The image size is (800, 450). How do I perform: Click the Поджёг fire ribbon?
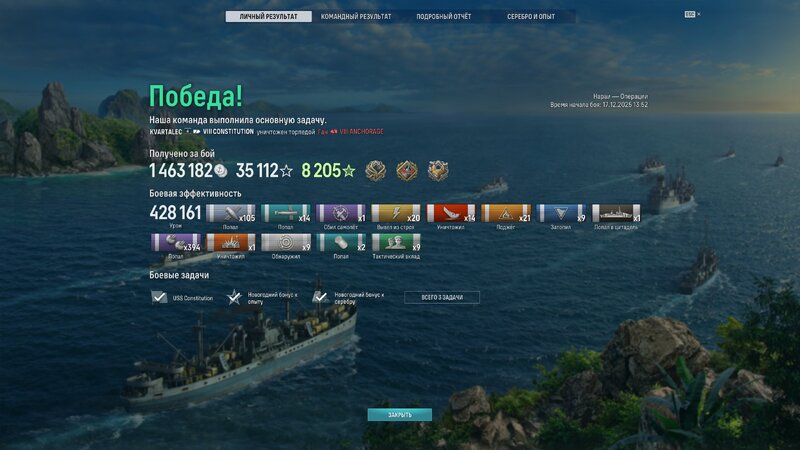point(506,213)
